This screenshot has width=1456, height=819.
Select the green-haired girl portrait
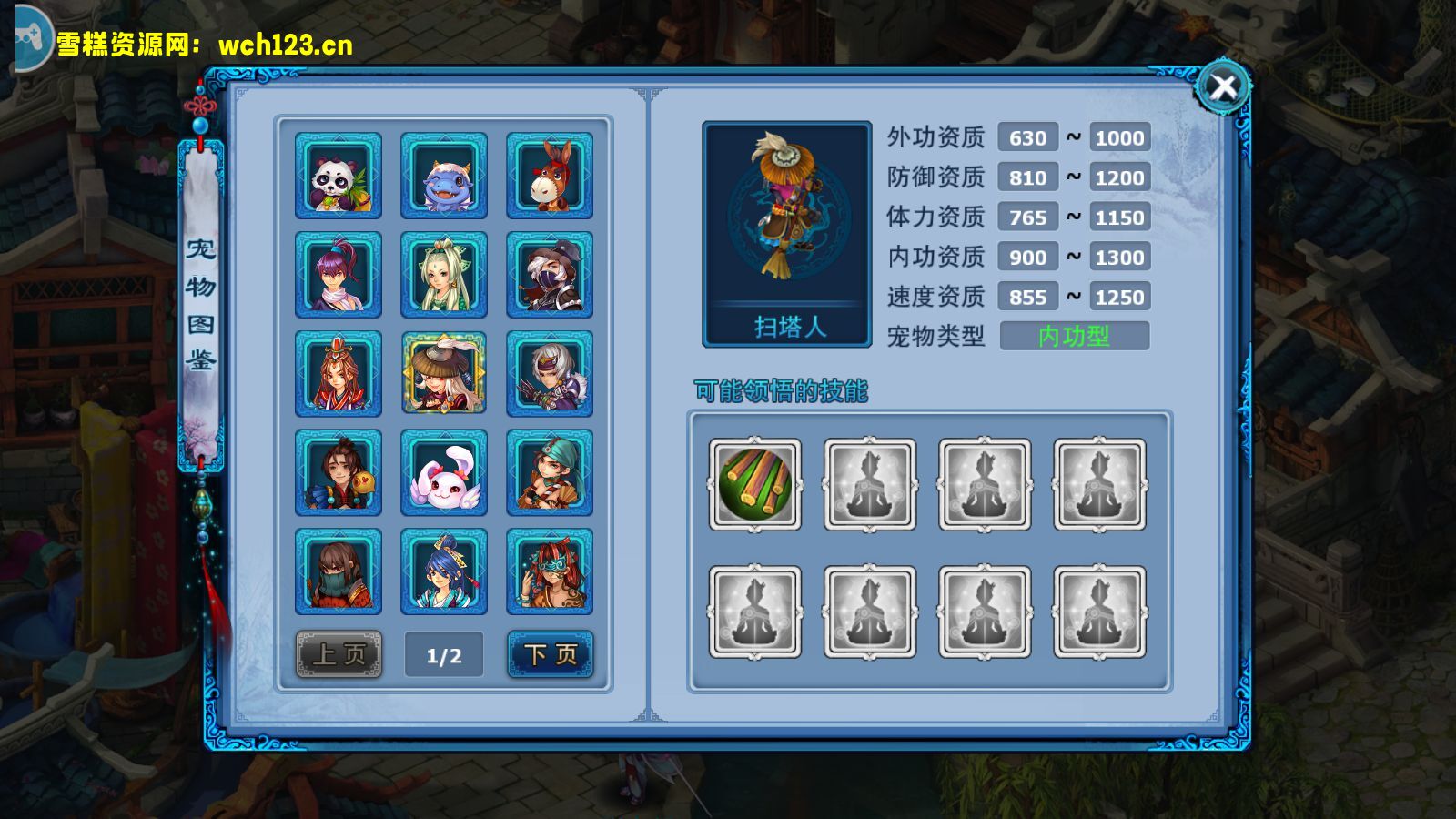click(444, 275)
